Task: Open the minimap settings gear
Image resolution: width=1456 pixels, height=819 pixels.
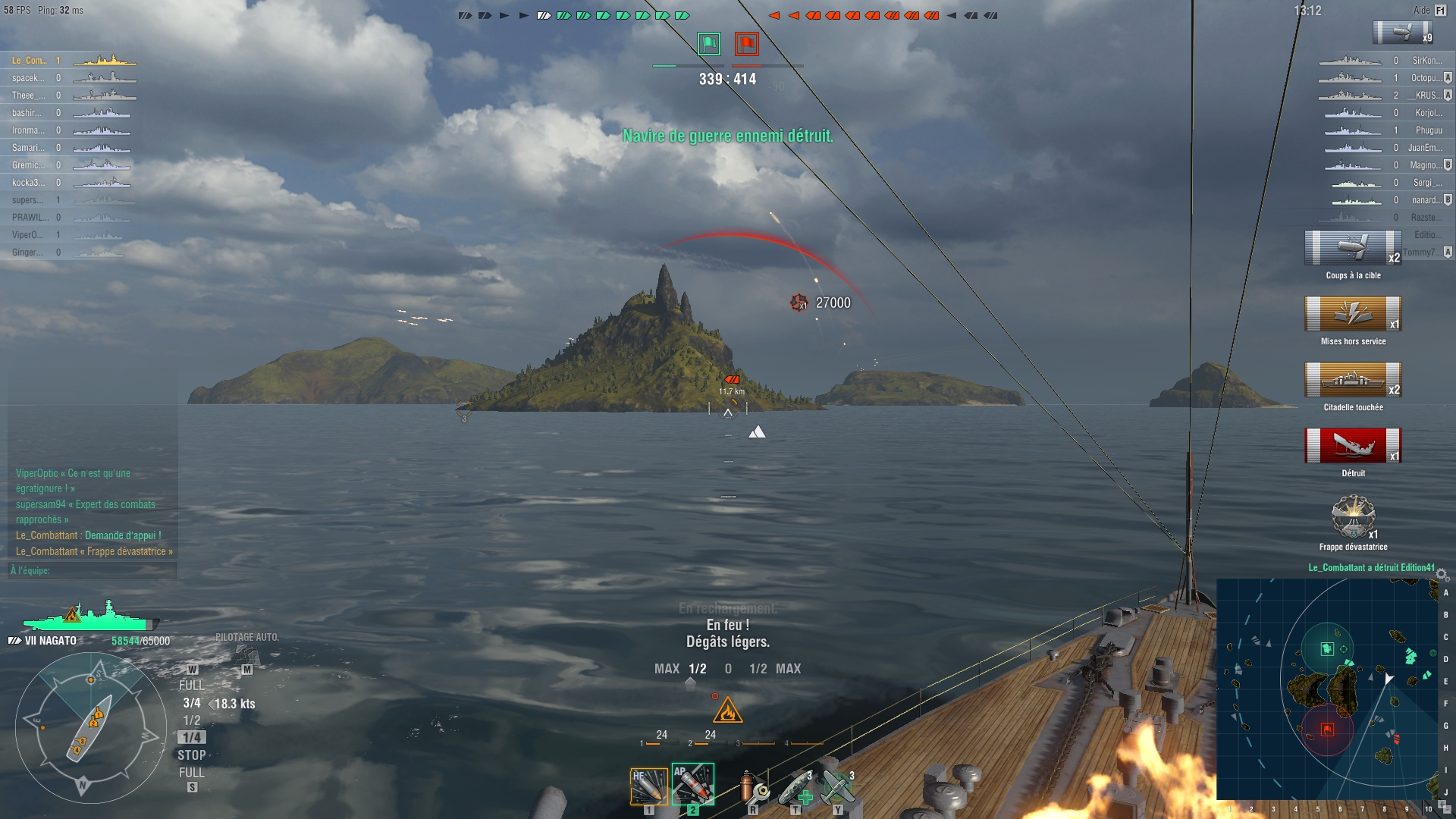Action: coord(1442,575)
